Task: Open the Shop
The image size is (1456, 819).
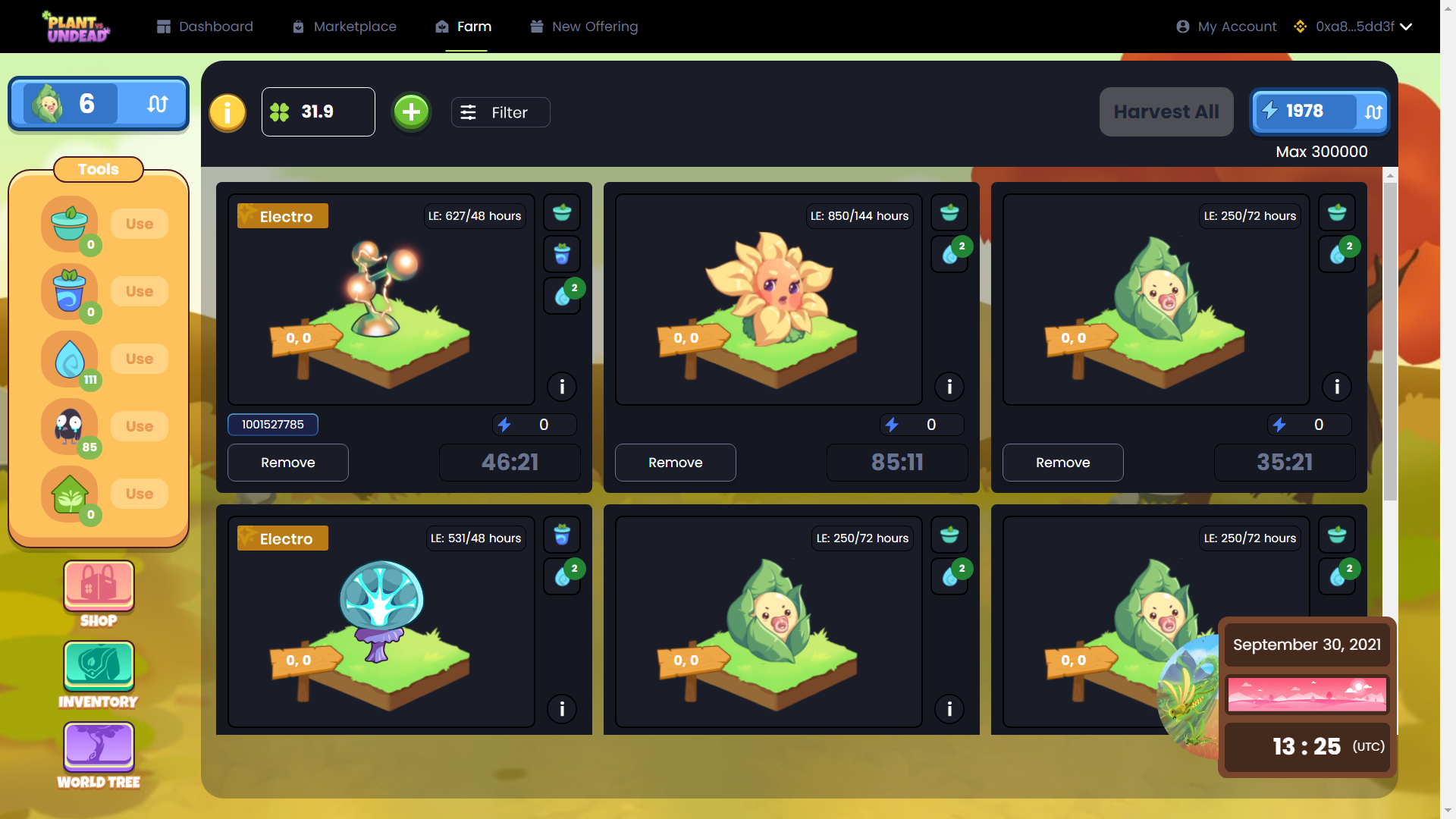Action: coord(99,595)
